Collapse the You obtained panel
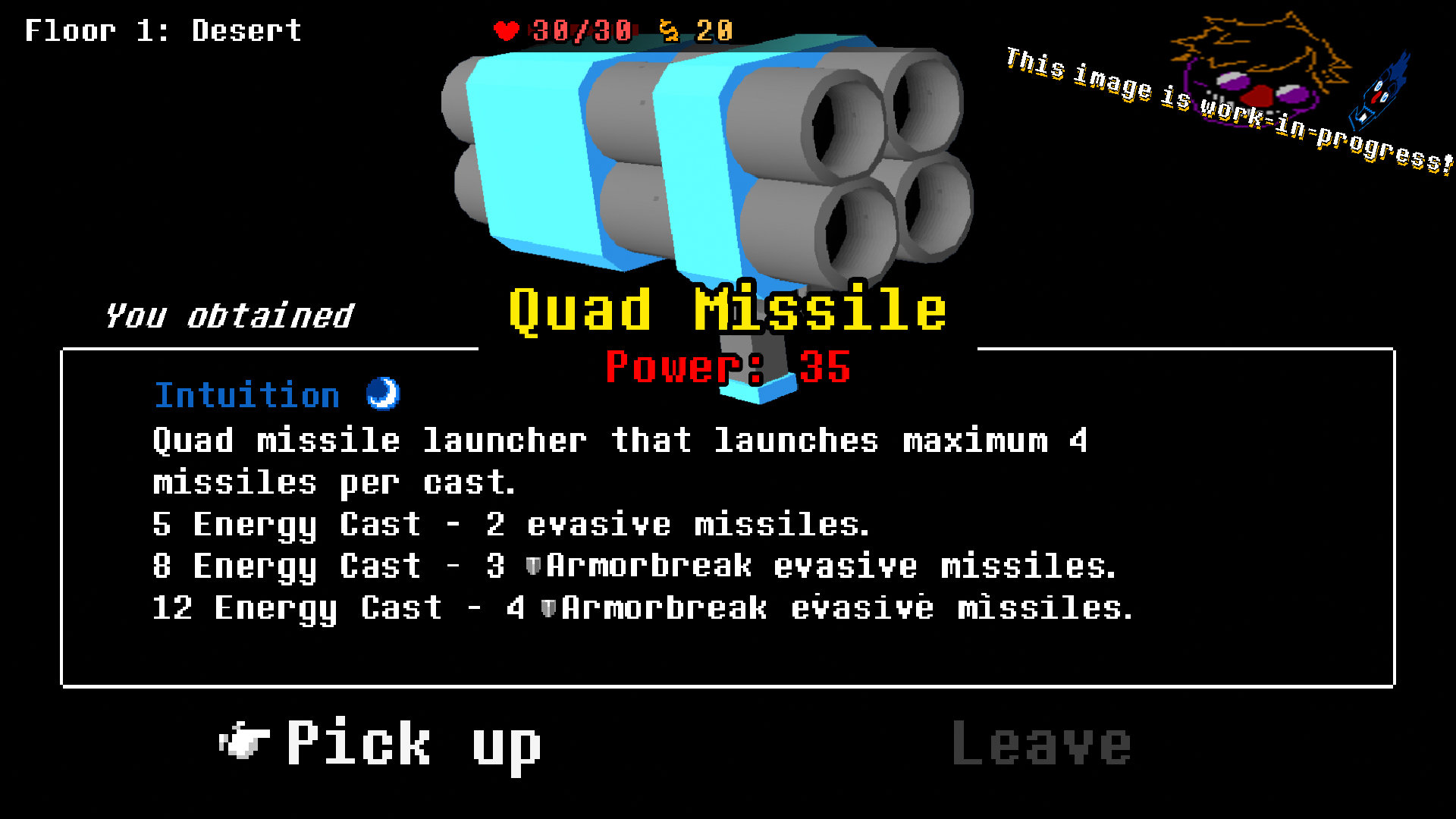Viewport: 1456px width, 819px height. pyautogui.click(x=229, y=314)
